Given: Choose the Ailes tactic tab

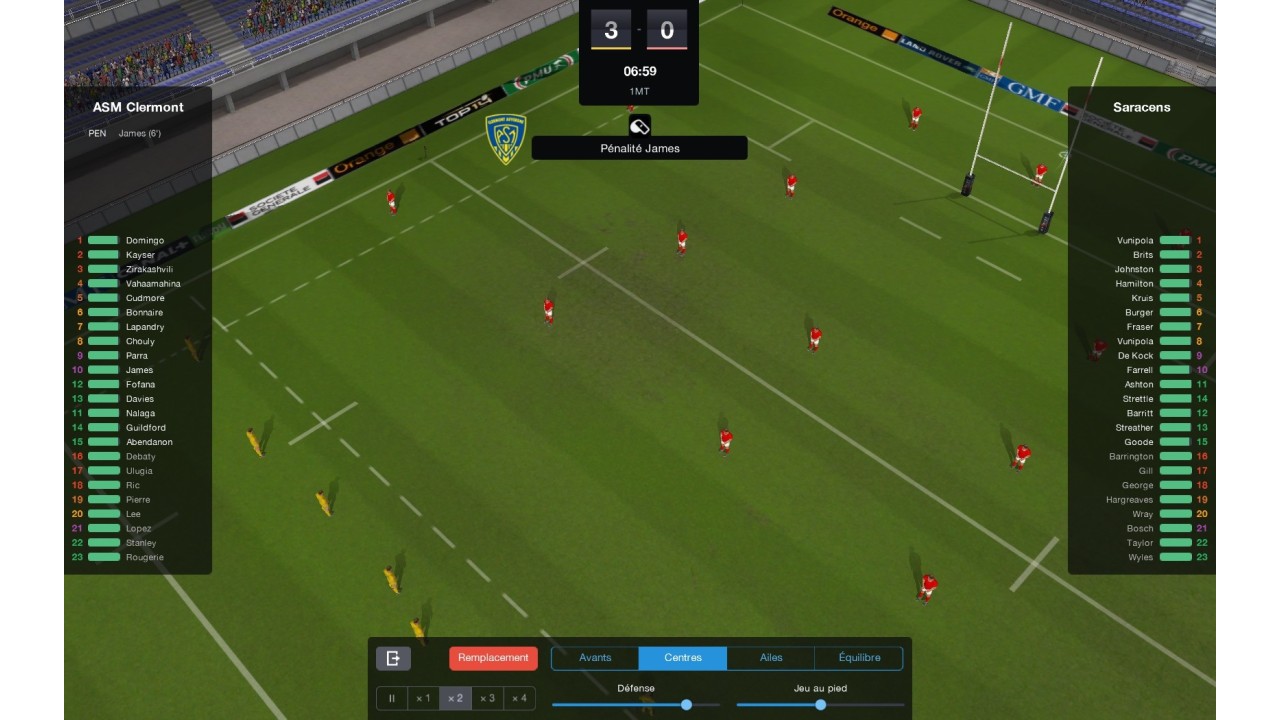Looking at the screenshot, I should click(771, 658).
